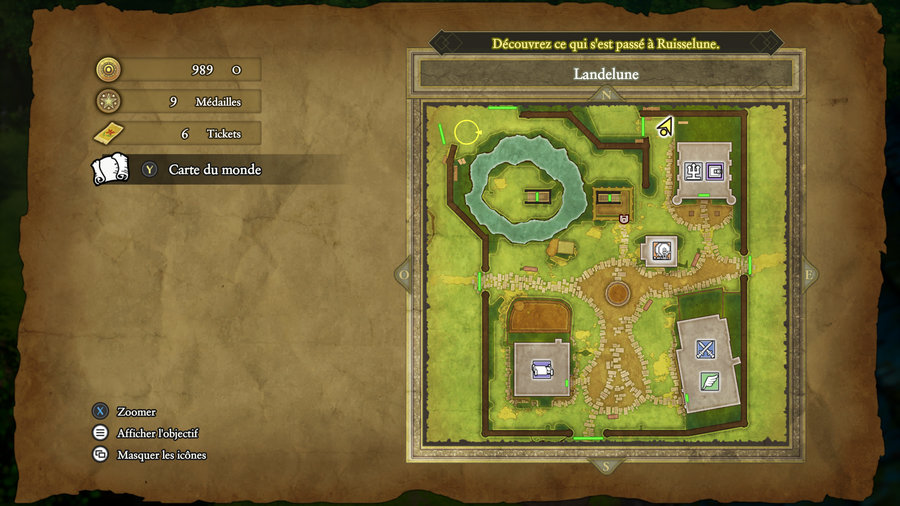Click the S compass marker below the map
The image size is (900, 506).
coord(604,466)
